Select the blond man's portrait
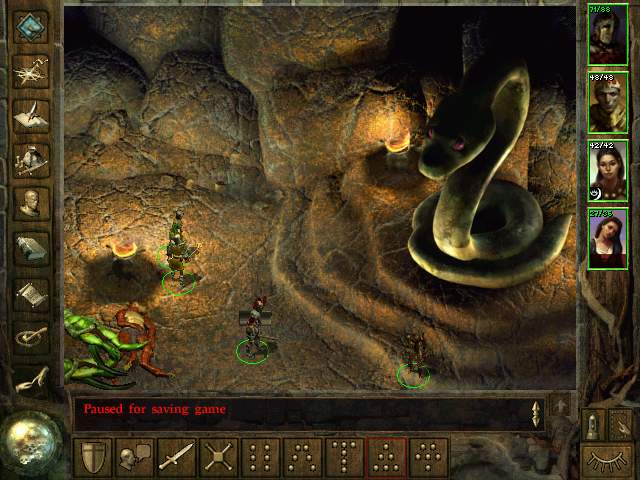The width and height of the screenshot is (640, 480). point(608,101)
